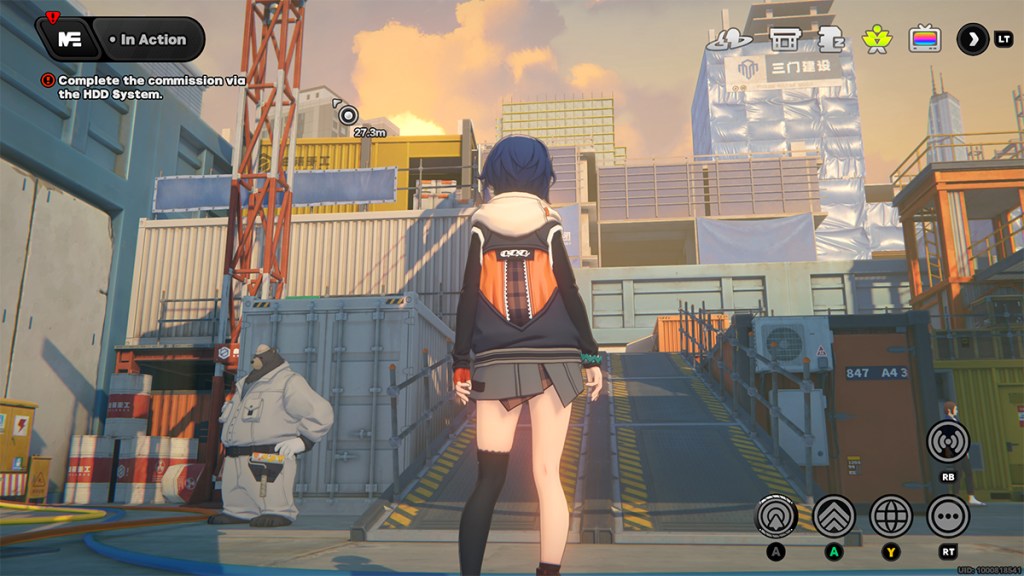This screenshot has width=1024, height=576.
Task: Open the rainbow TV icon
Action: click(924, 40)
